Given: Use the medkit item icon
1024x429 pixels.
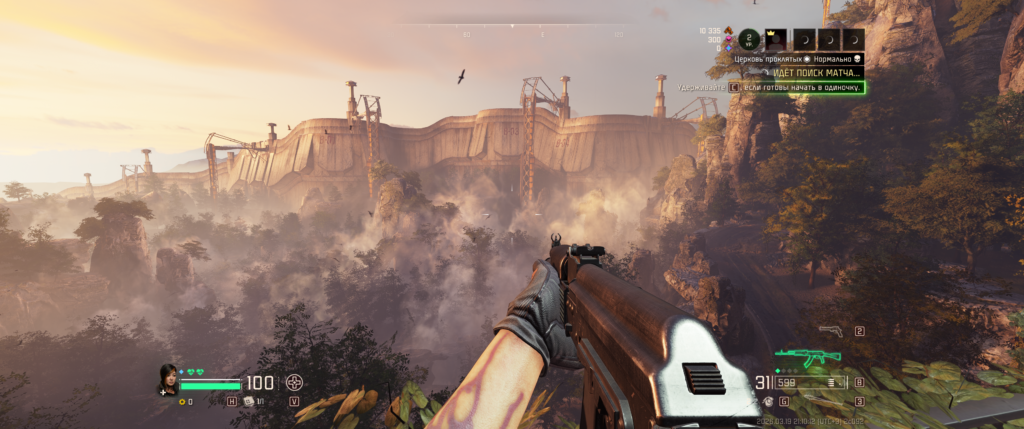Looking at the screenshot, I should 248,401.
